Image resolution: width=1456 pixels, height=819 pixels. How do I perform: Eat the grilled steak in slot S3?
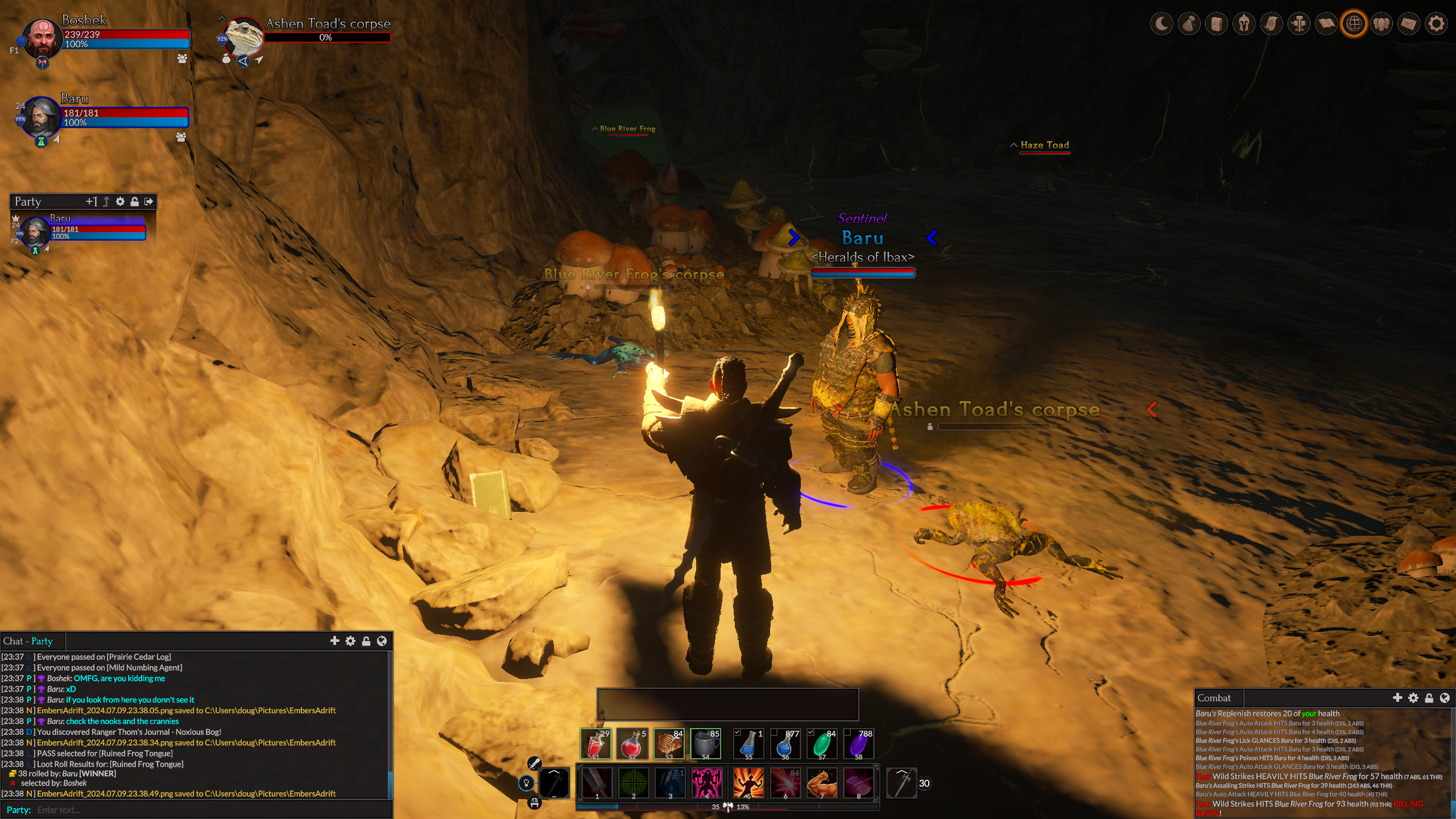click(x=669, y=743)
